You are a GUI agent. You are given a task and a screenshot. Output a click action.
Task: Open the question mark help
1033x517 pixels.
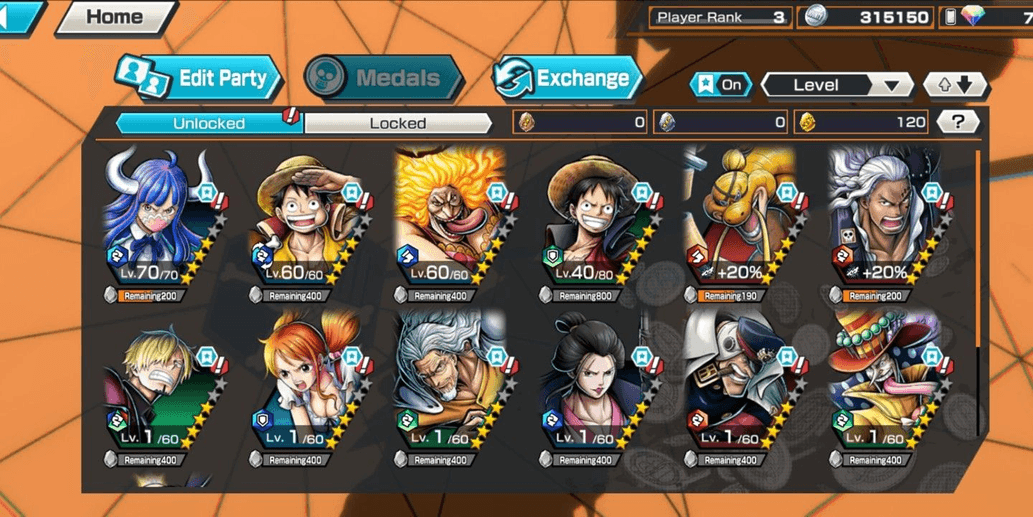(x=958, y=122)
